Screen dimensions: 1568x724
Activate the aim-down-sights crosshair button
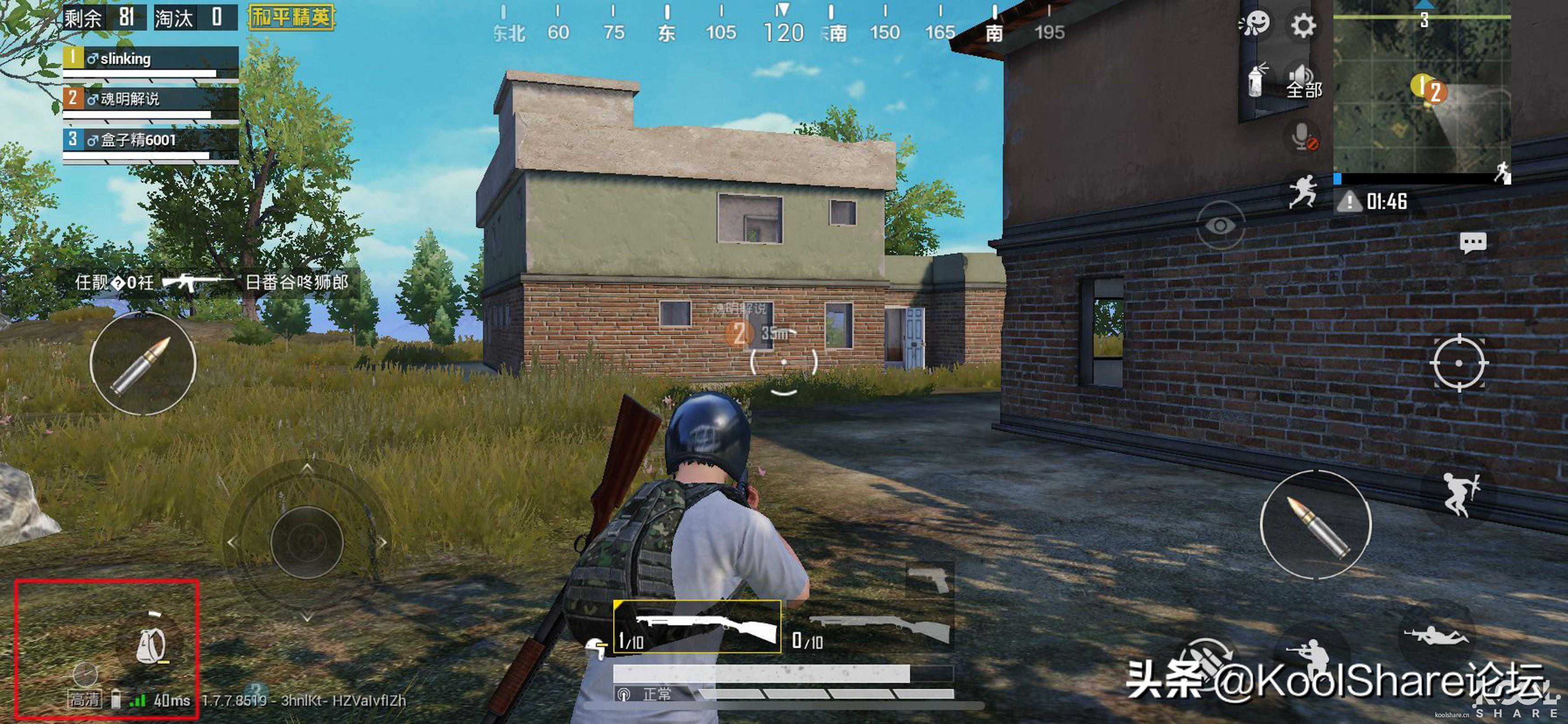1458,363
